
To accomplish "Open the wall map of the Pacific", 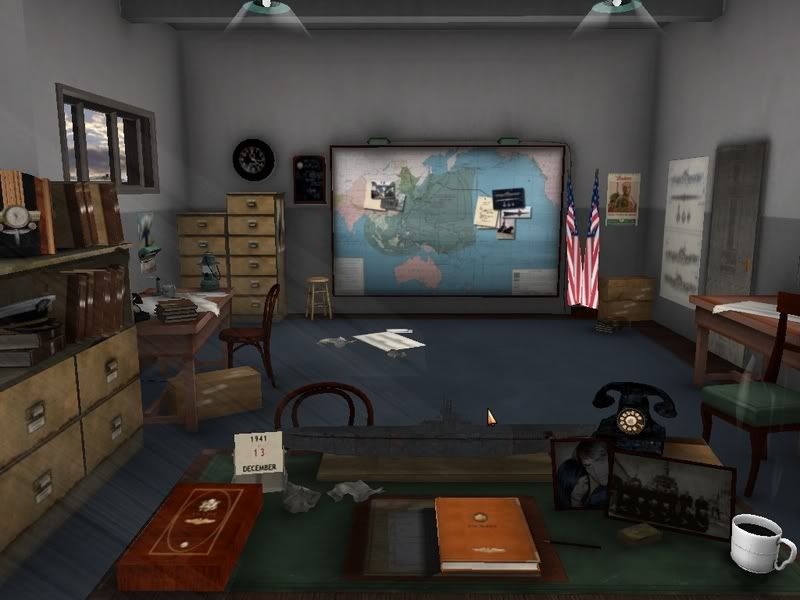I will pos(447,220).
